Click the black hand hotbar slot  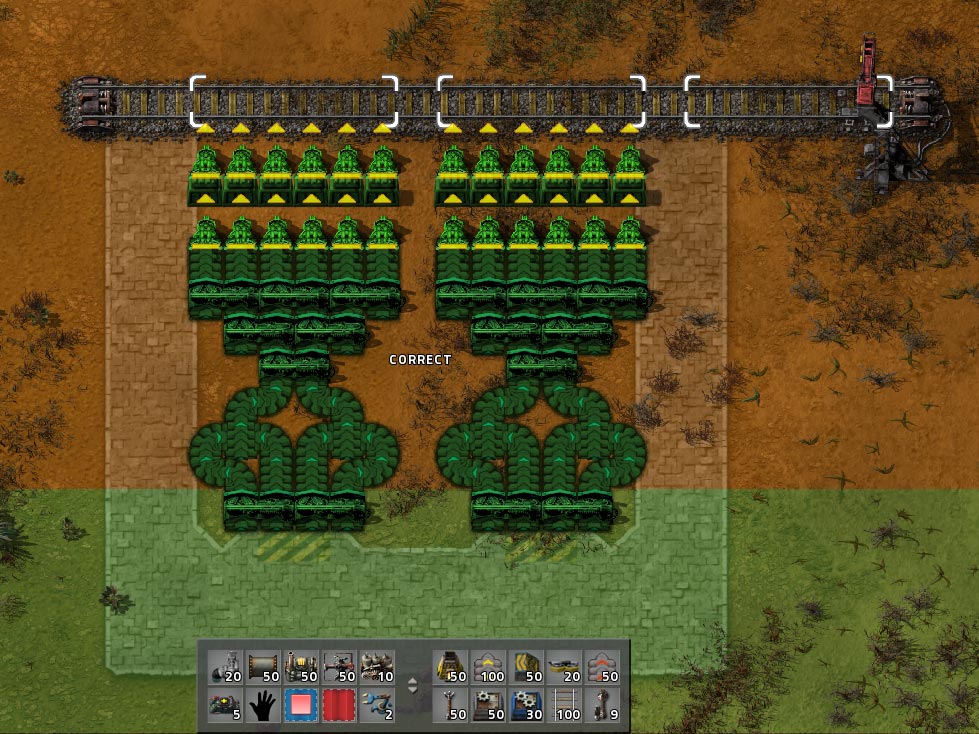tap(263, 705)
